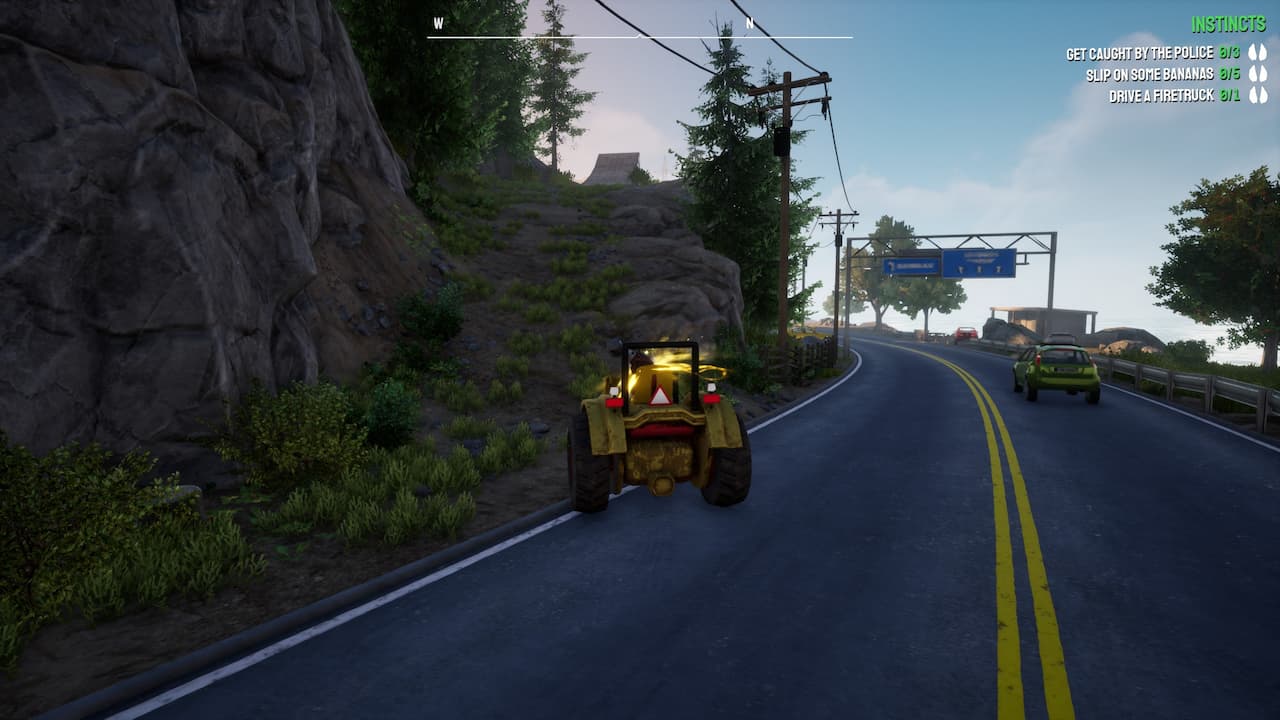The height and width of the screenshot is (720, 1280).
Task: Click the paw icon beside Slip on Some Bananas
Action: tap(1258, 73)
